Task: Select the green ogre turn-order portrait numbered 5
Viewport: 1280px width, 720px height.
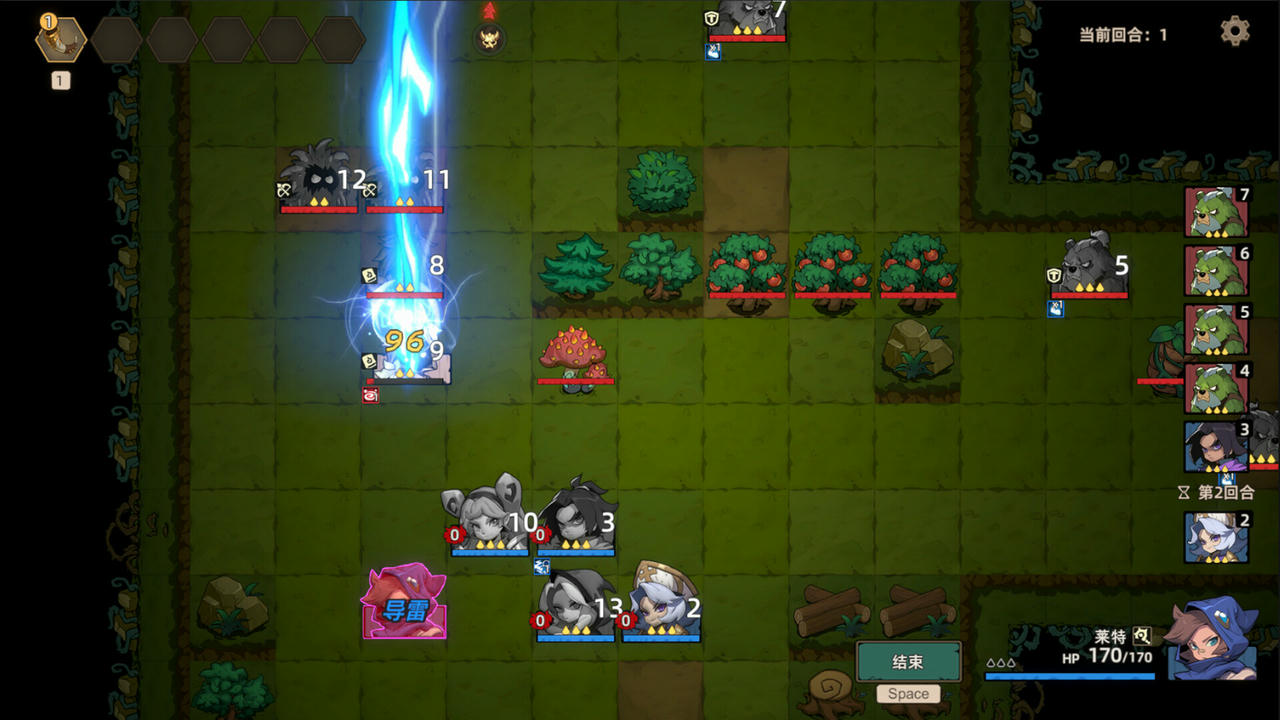Action: click(1216, 330)
